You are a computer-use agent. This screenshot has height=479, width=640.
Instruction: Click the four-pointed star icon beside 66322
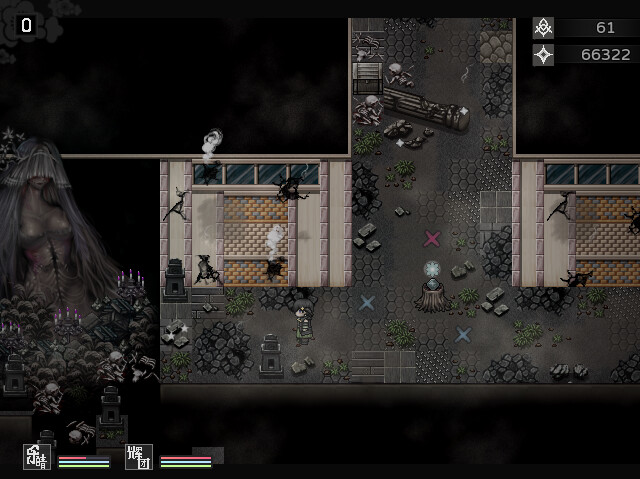(x=543, y=54)
